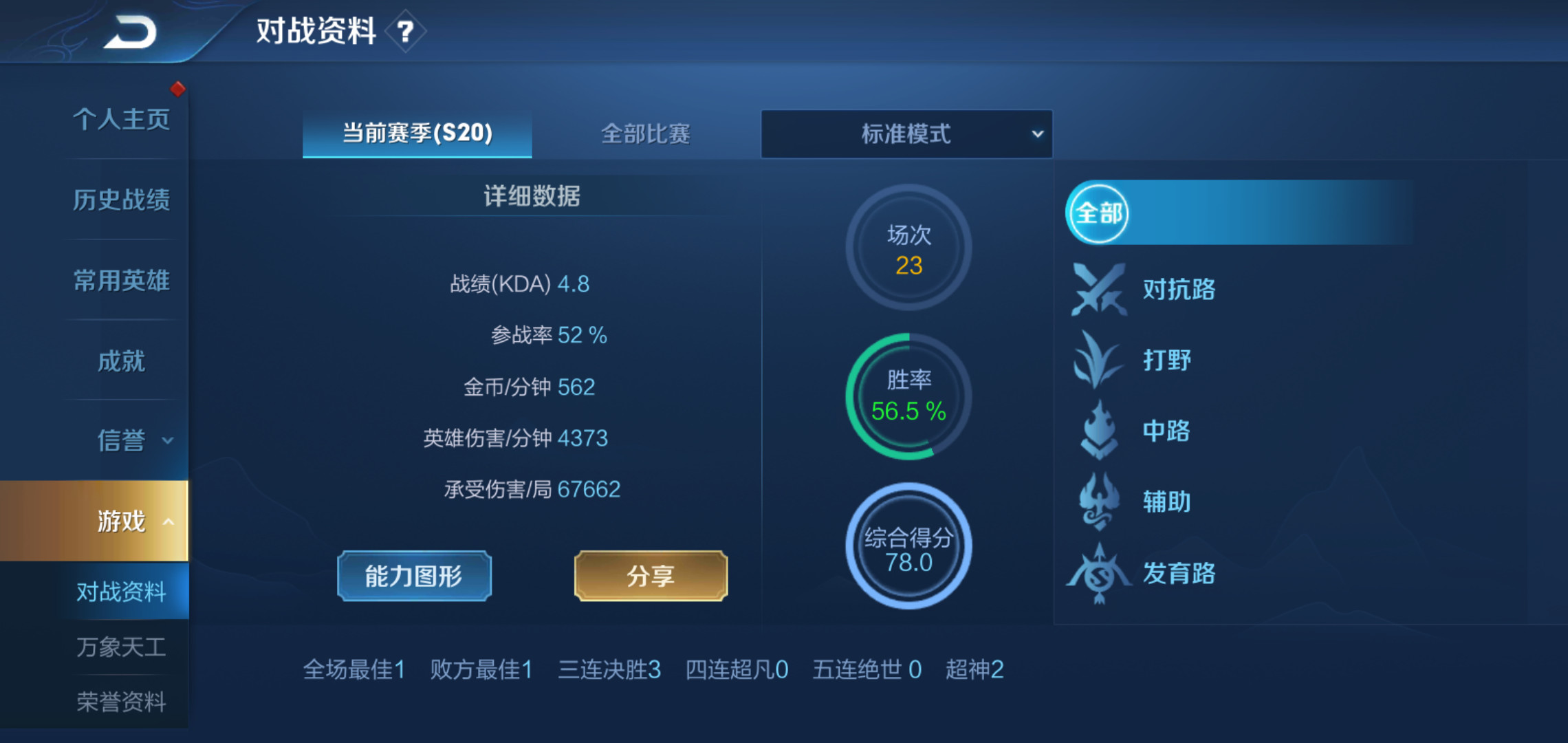Screen dimensions: 1568x743
Task: Select the 对抗路 lane icon
Action: (1100, 290)
